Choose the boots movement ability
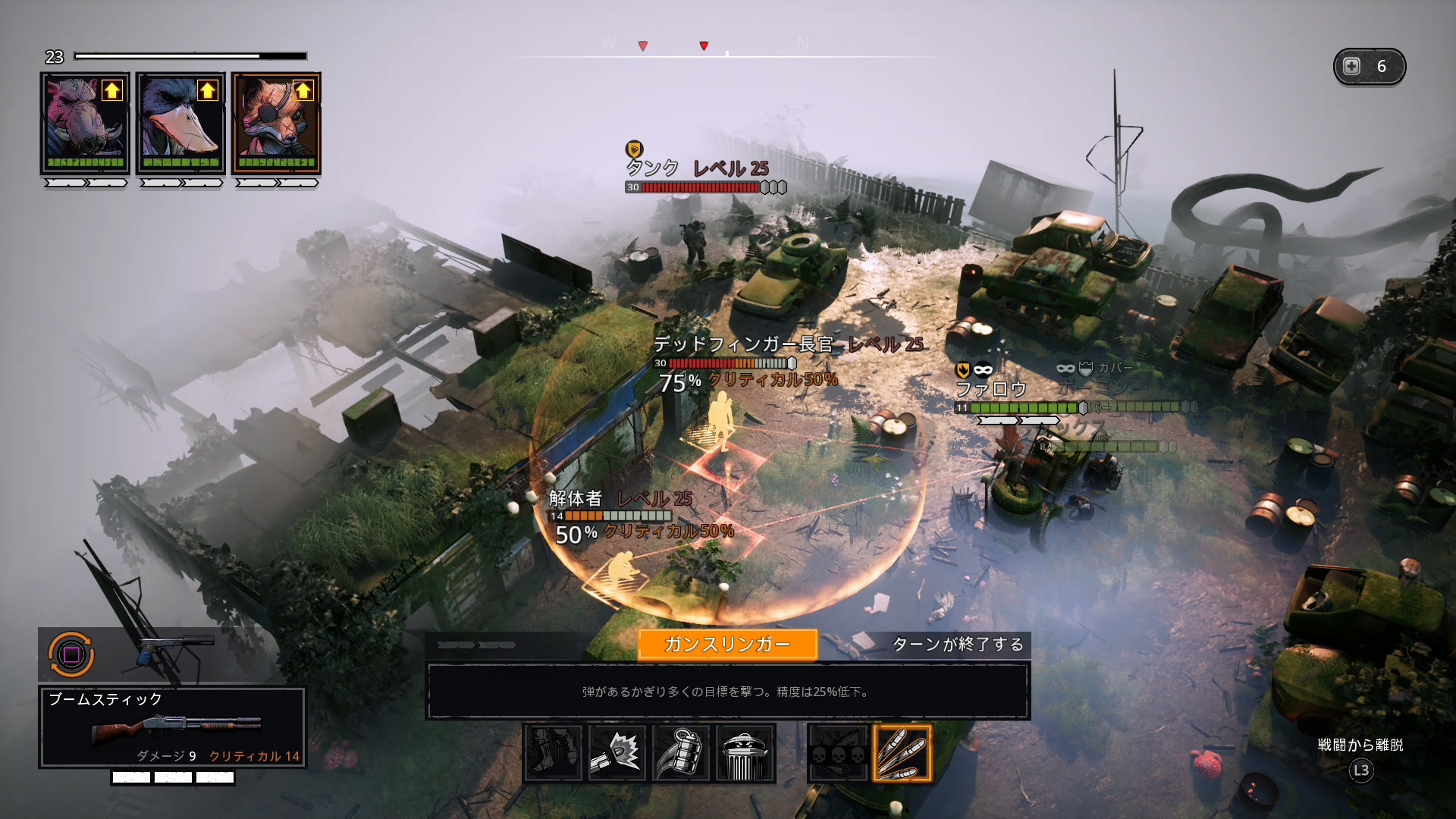Image resolution: width=1456 pixels, height=819 pixels. coord(553,753)
